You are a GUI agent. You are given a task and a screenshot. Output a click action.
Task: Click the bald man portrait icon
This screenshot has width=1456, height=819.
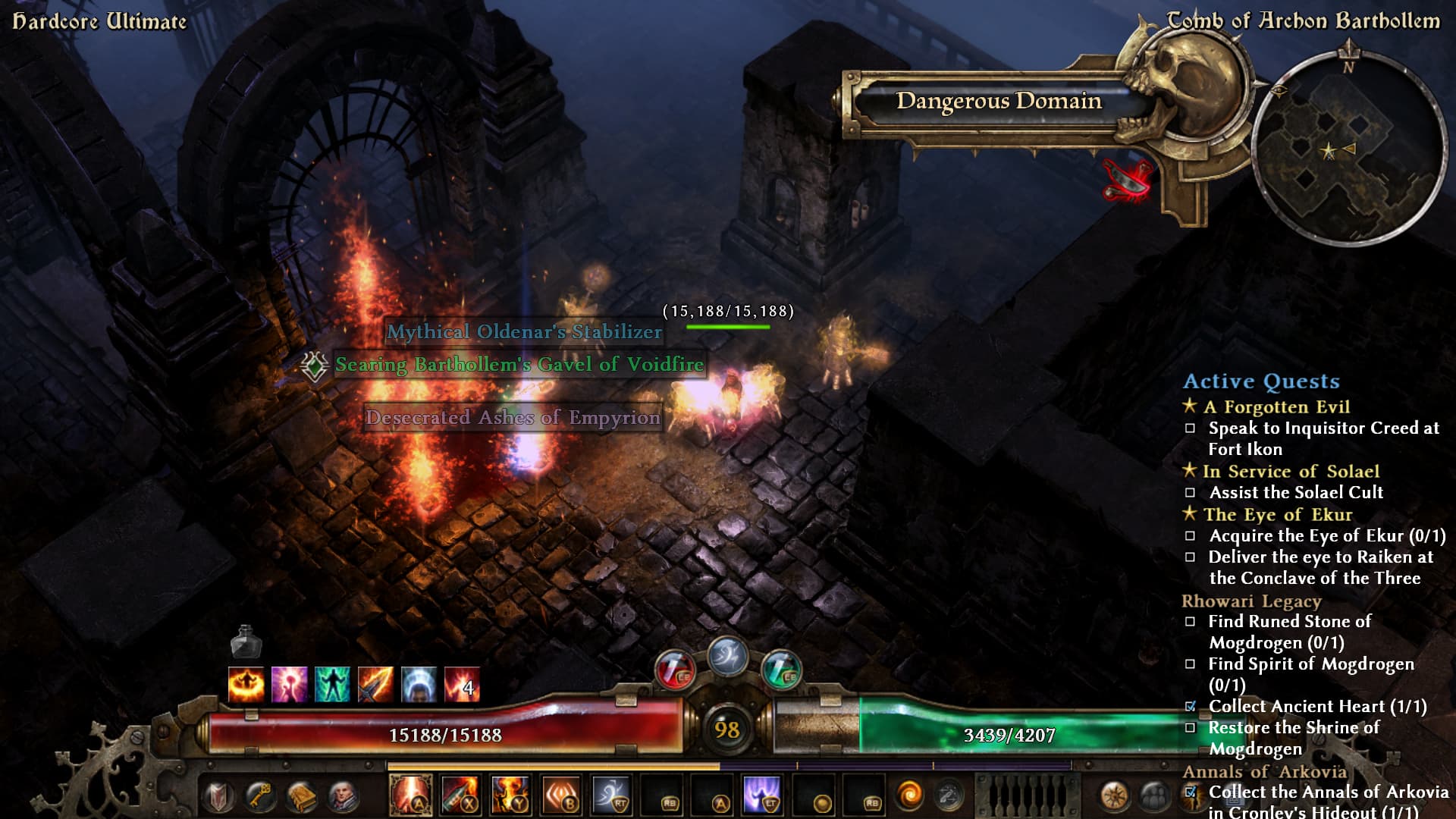tap(342, 797)
